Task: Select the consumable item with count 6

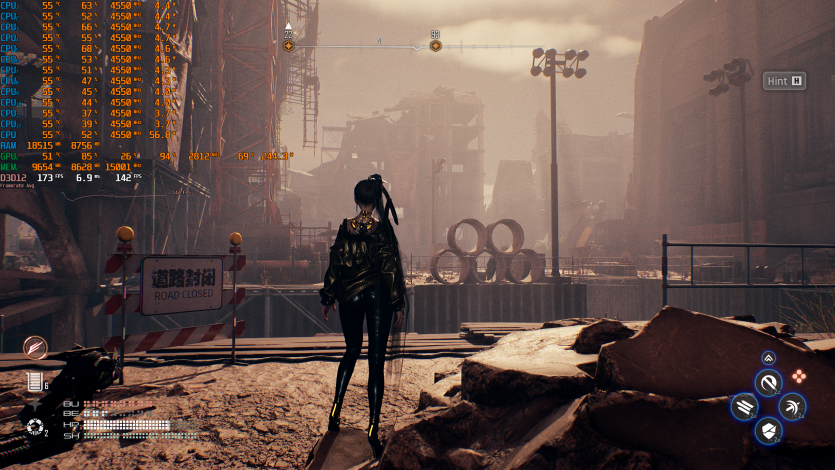Action: tap(35, 381)
